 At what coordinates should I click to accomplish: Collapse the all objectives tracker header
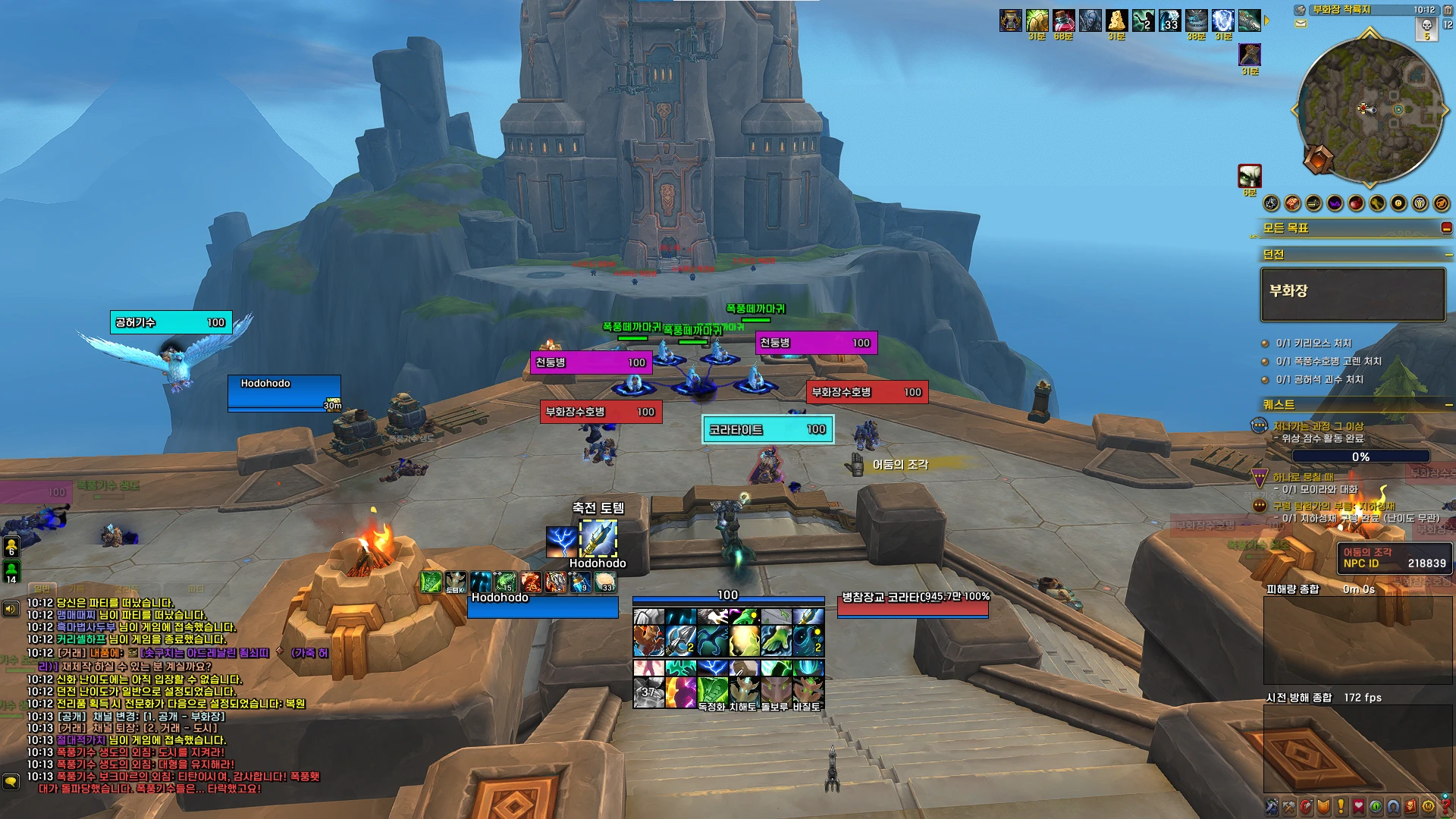pos(1446,228)
